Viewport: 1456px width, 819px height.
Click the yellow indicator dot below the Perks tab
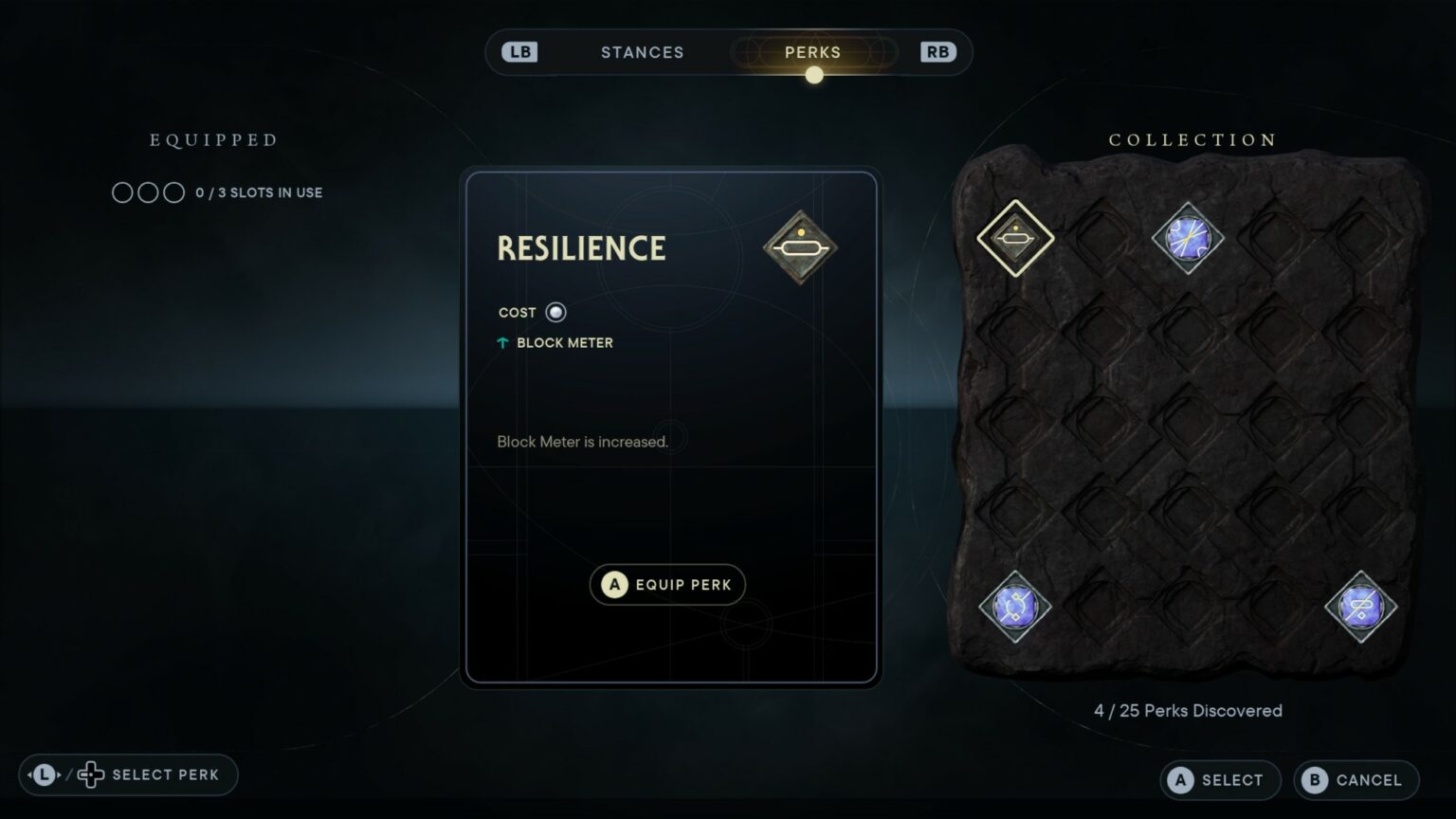pyautogui.click(x=813, y=75)
